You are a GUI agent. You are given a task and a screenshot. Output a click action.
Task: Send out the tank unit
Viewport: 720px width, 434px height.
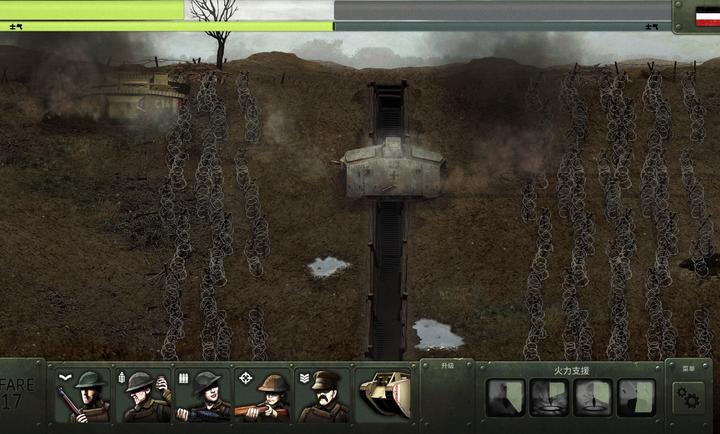coord(384,395)
